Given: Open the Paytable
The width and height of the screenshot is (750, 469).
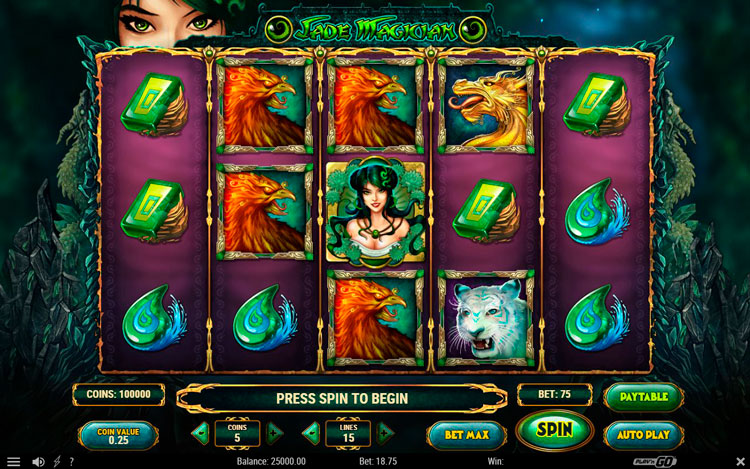Looking at the screenshot, I should click(x=643, y=395).
